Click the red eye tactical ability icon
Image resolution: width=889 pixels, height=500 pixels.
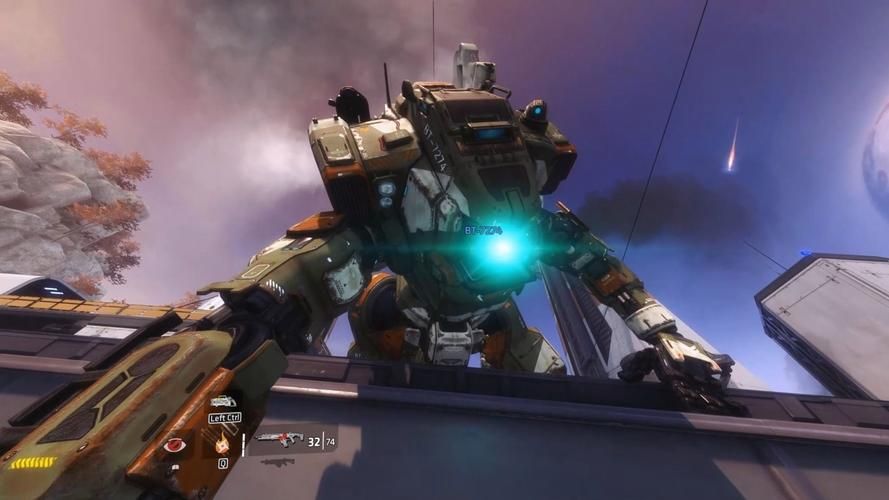tap(176, 445)
